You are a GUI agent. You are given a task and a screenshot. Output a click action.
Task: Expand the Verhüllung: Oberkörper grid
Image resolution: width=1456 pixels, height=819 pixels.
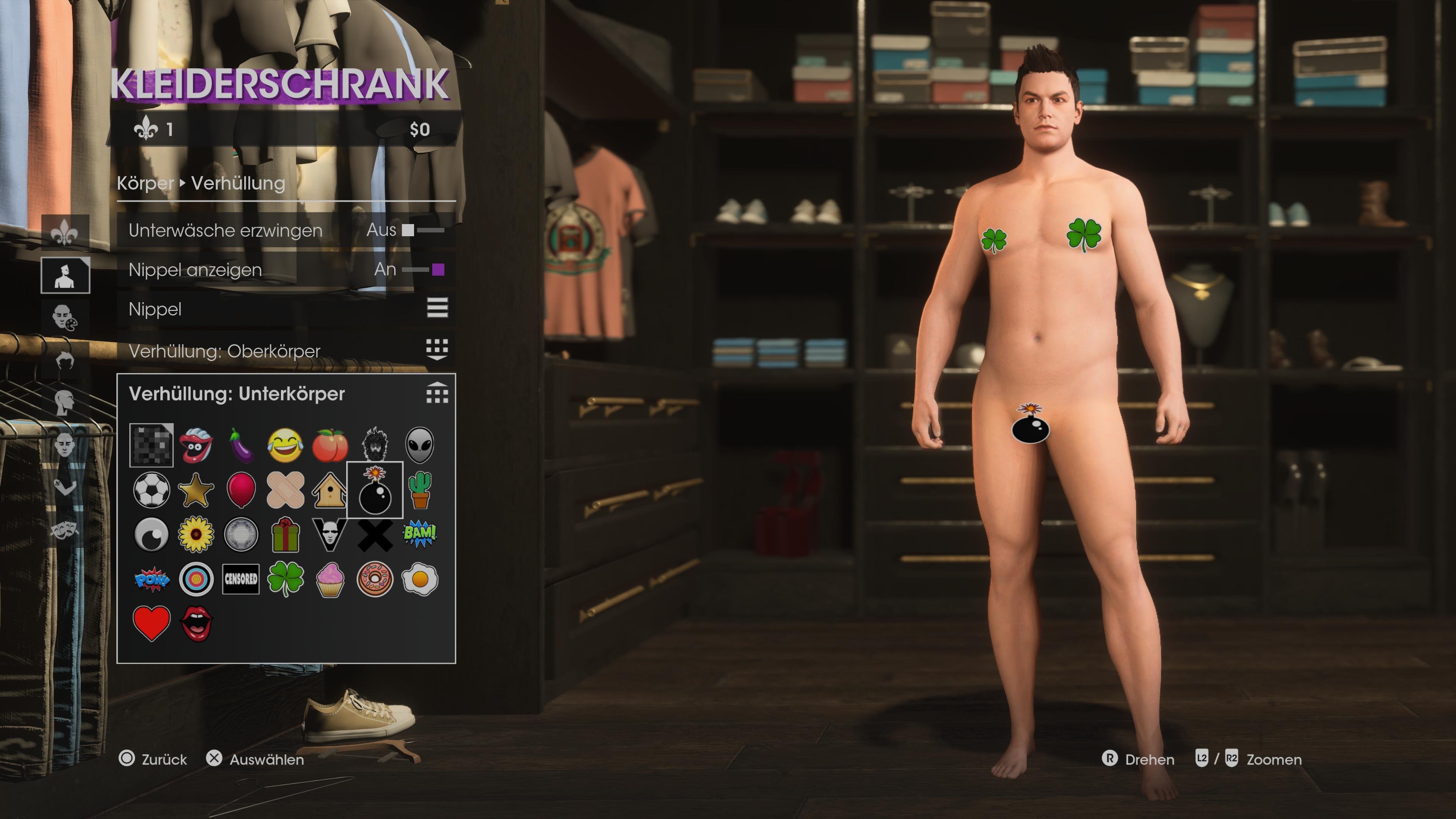(x=439, y=349)
